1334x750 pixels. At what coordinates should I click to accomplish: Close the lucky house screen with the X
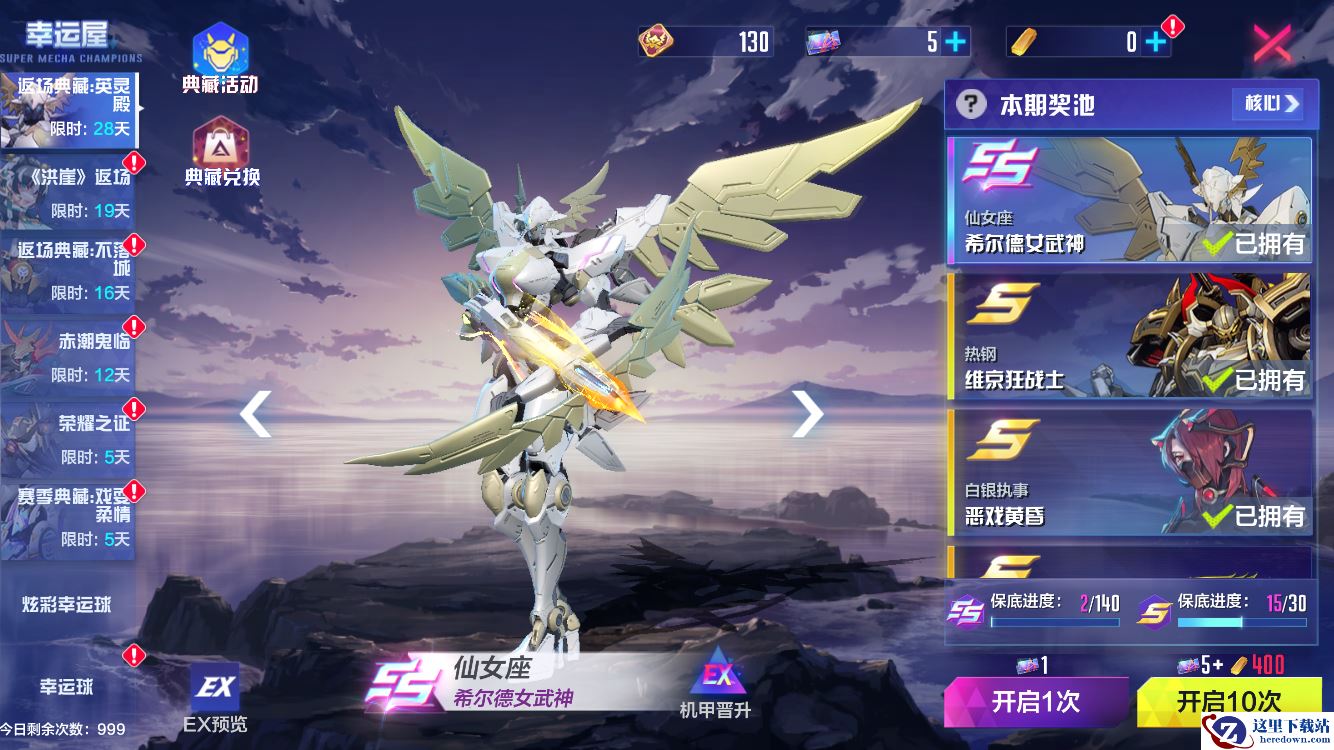(x=1272, y=44)
